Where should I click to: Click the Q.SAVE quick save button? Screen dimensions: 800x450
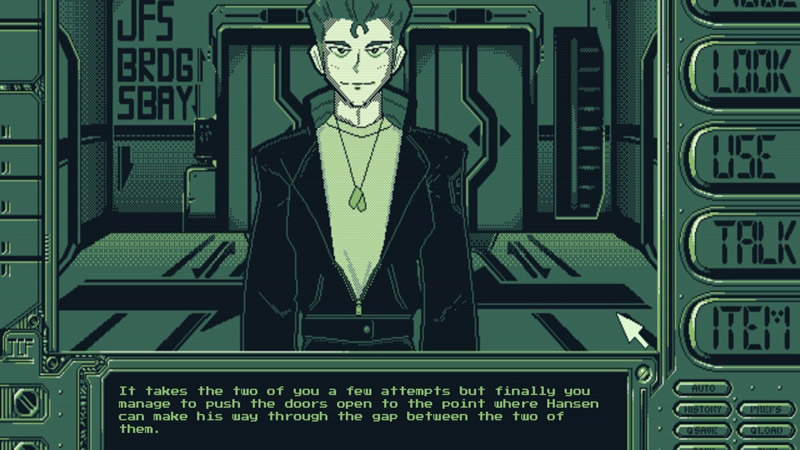(x=703, y=430)
